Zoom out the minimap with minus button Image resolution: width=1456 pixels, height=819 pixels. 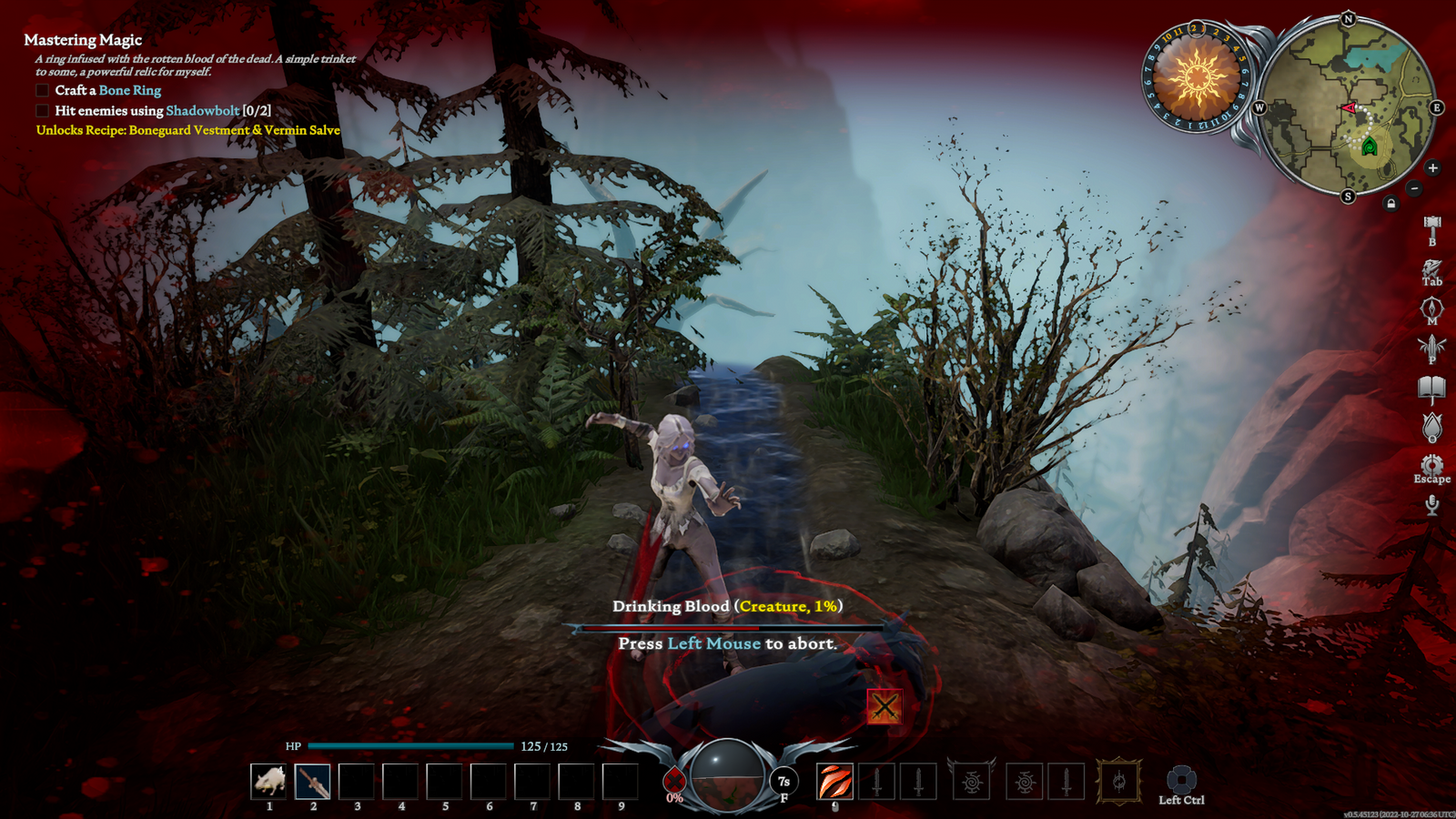coord(1414,188)
